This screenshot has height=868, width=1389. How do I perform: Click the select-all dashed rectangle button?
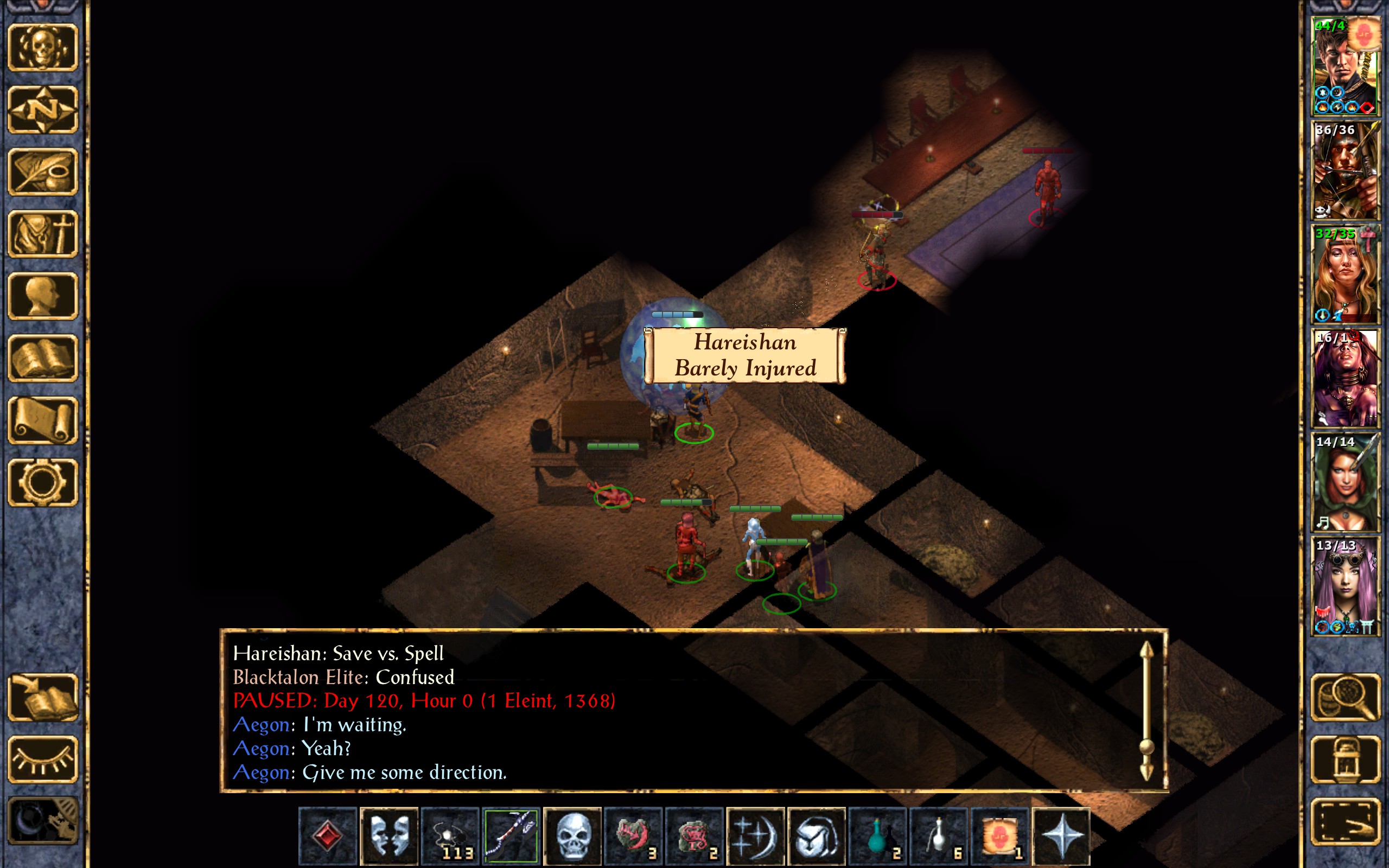[x=1345, y=821]
